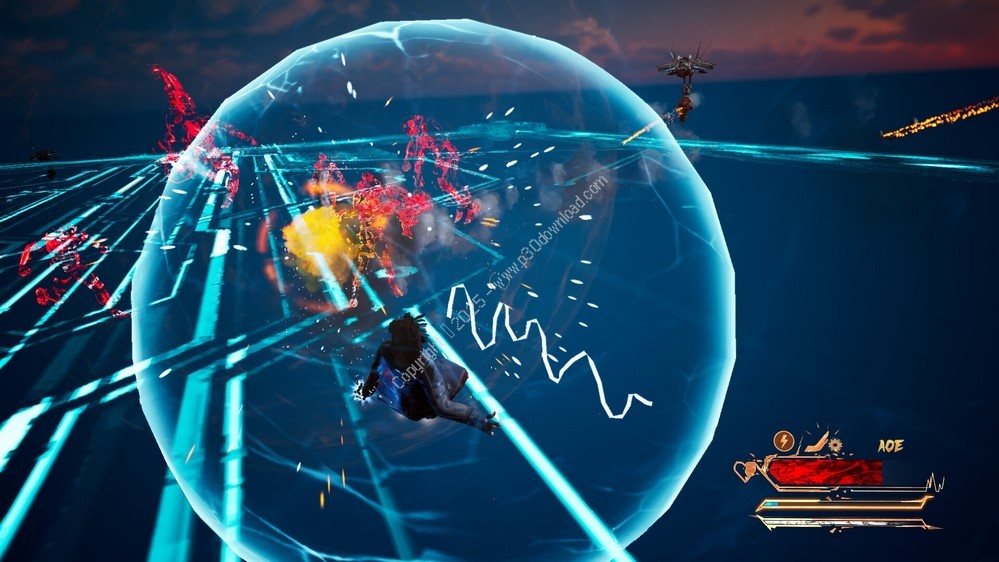
Task: Click the spiked gear ability icon
Action: click(836, 445)
